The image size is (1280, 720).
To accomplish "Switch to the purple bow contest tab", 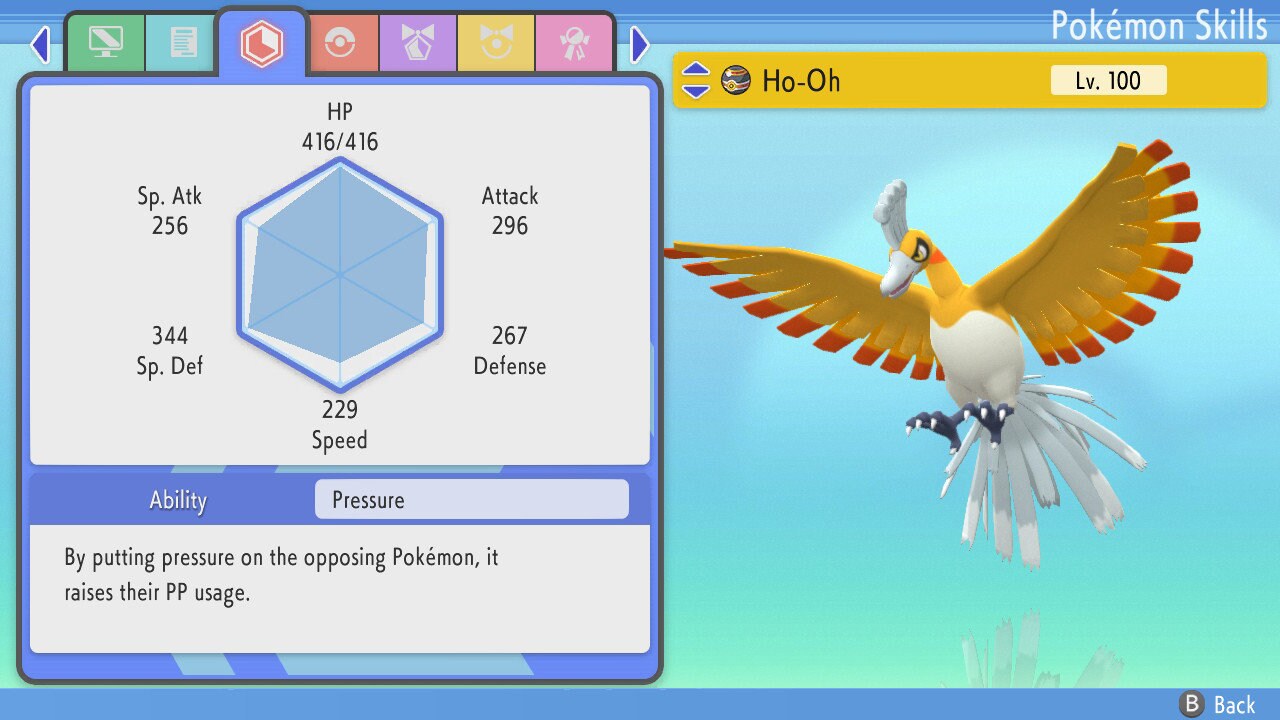I will pyautogui.click(x=418, y=43).
